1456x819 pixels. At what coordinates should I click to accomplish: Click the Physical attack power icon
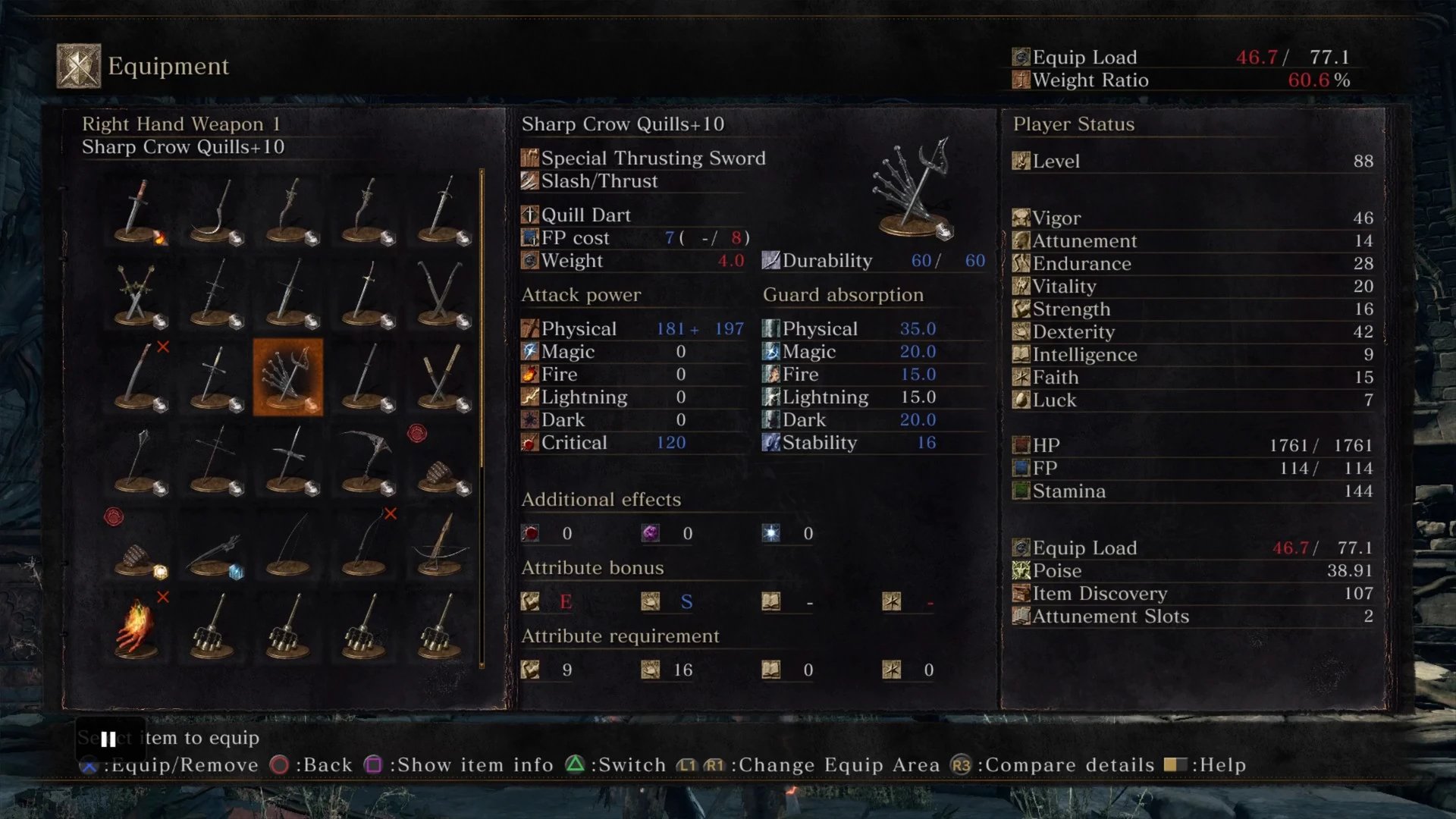pos(529,328)
